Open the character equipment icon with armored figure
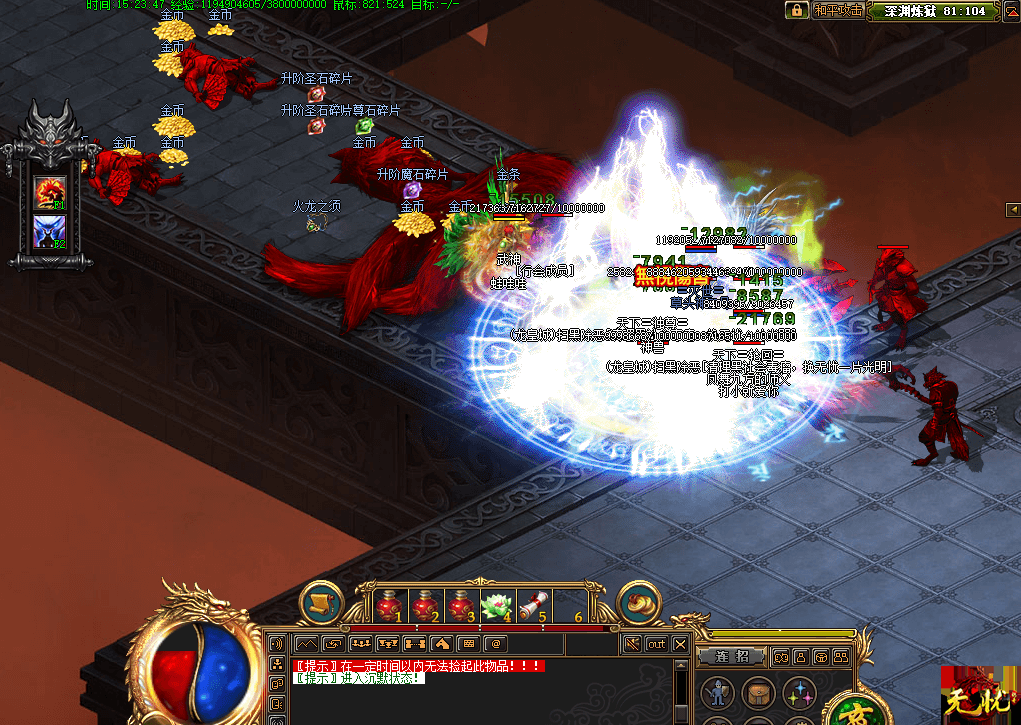1021x725 pixels. [716, 692]
